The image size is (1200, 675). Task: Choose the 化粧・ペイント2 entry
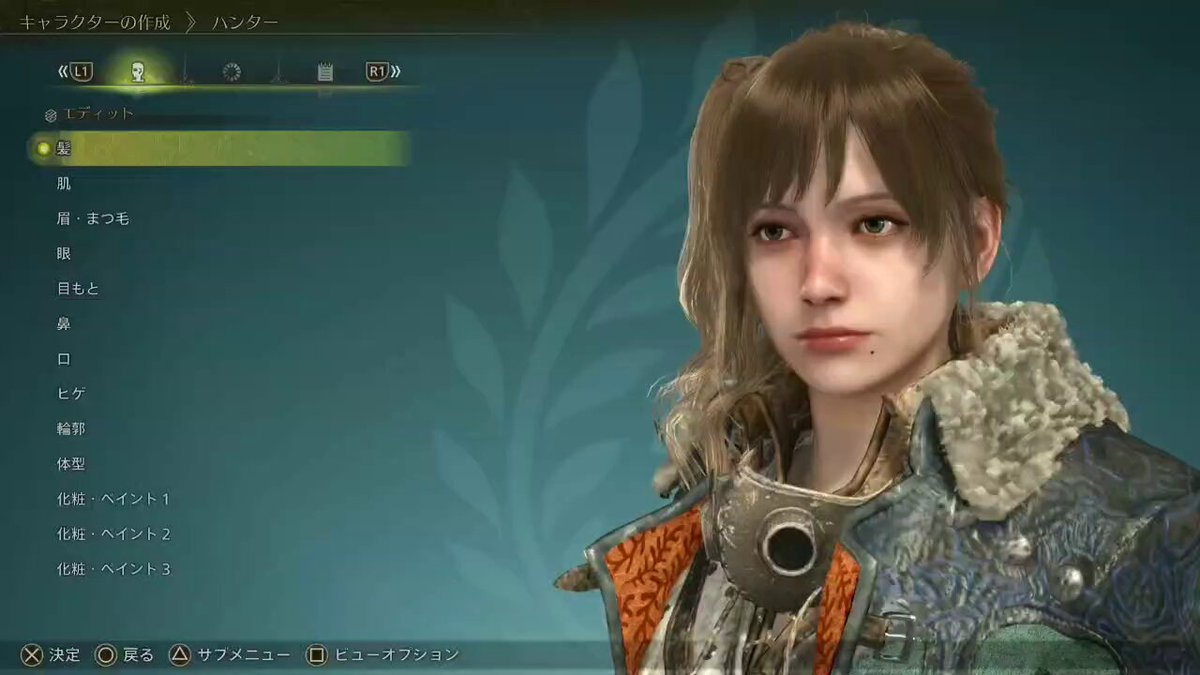coord(113,534)
